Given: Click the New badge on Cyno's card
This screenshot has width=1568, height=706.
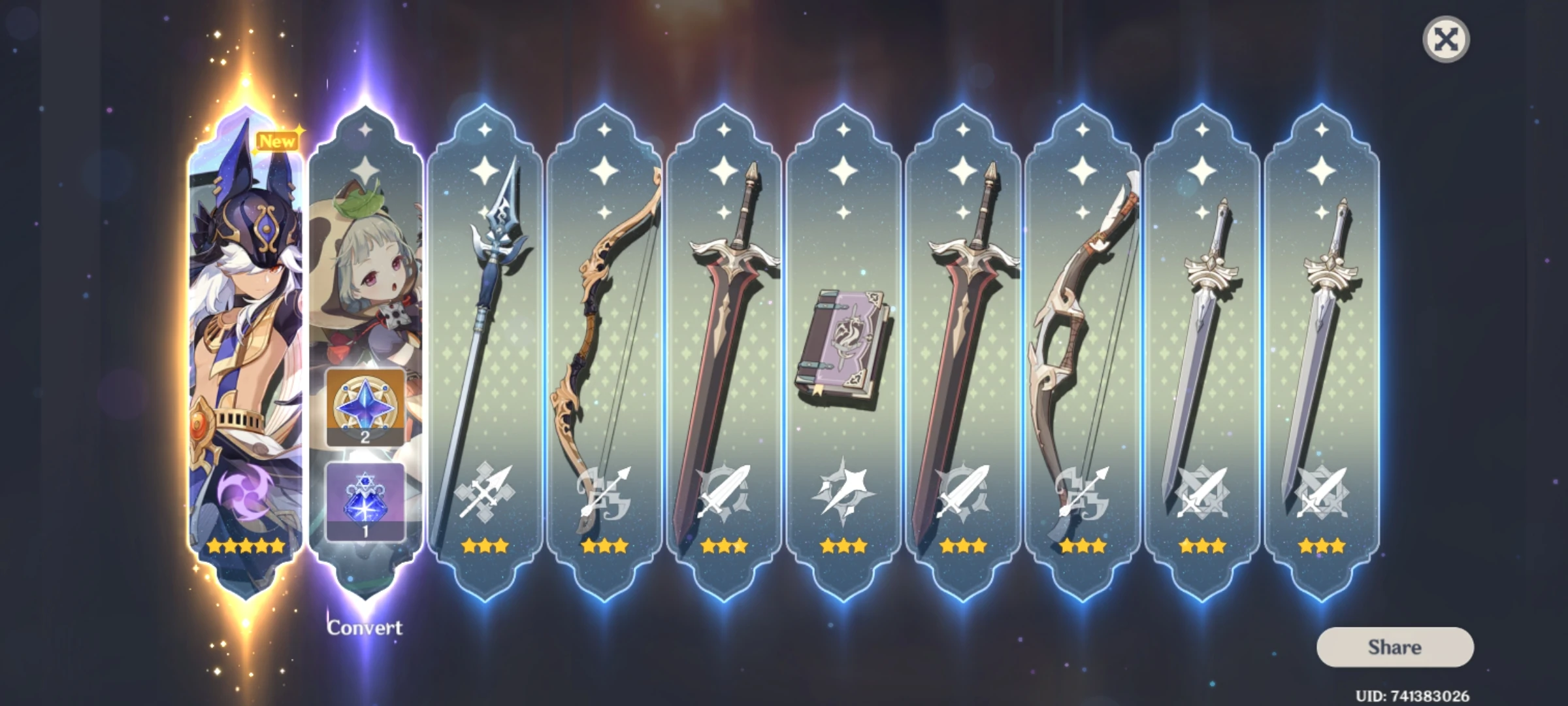Looking at the screenshot, I should pyautogui.click(x=277, y=141).
